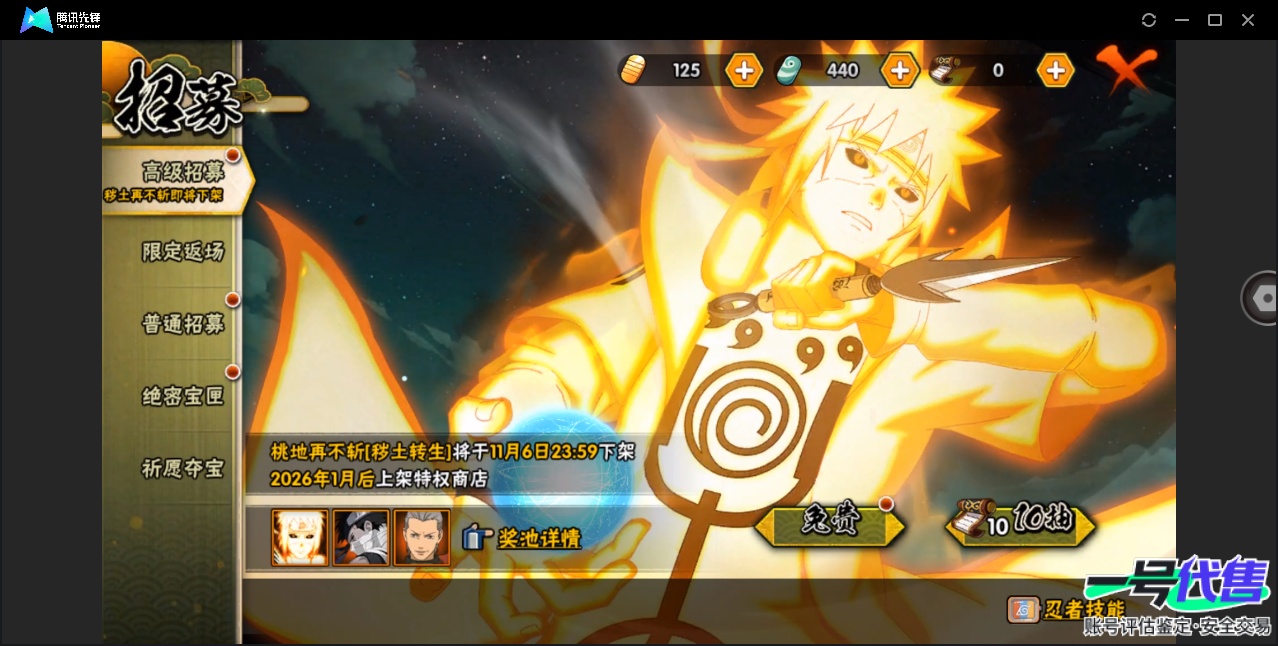Choose the 祈愿夺宝 tab
This screenshot has height=646, width=1278.
[182, 468]
